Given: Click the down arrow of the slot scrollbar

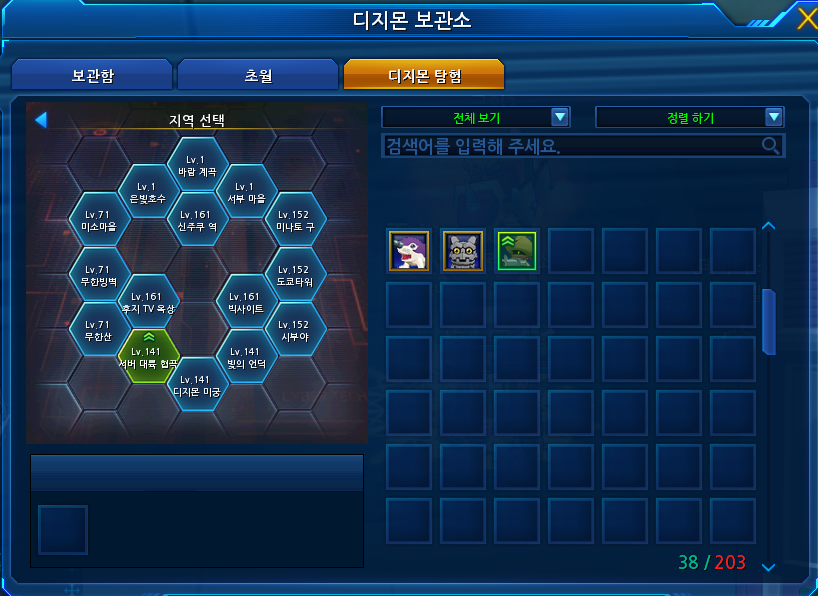Looking at the screenshot, I should (x=768, y=567).
